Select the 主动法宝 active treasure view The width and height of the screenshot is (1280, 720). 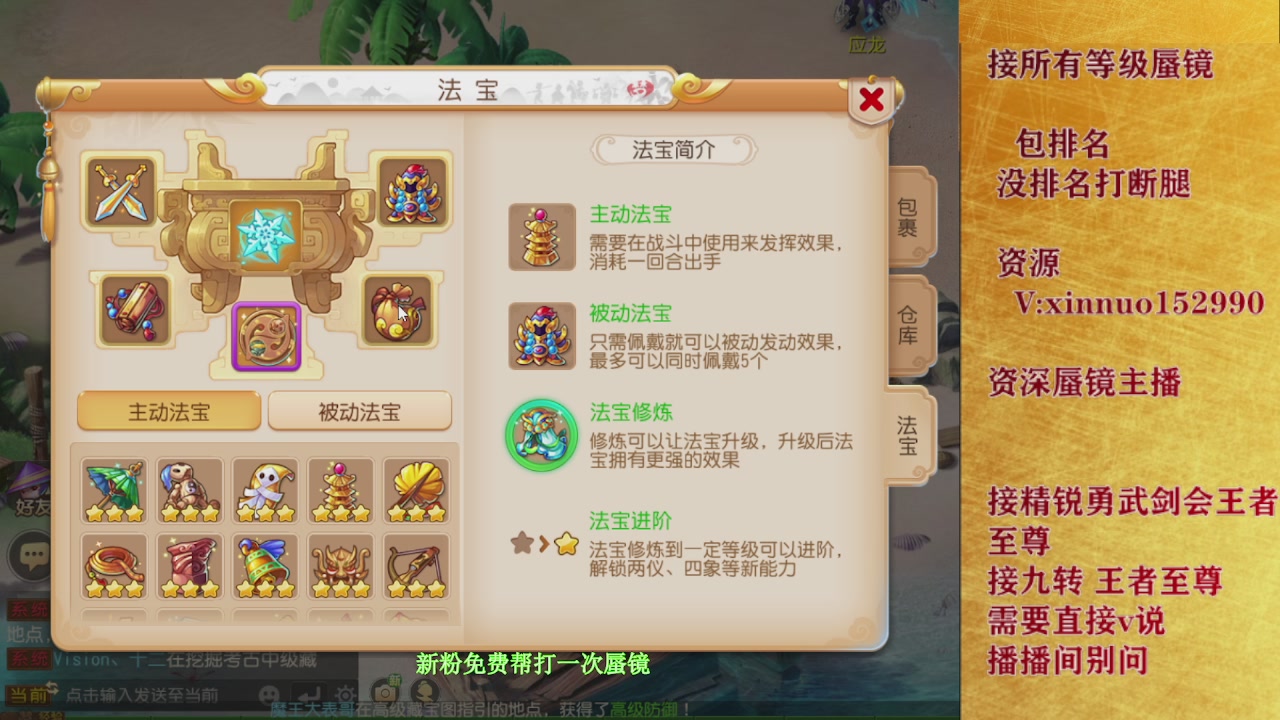pyautogui.click(x=168, y=410)
